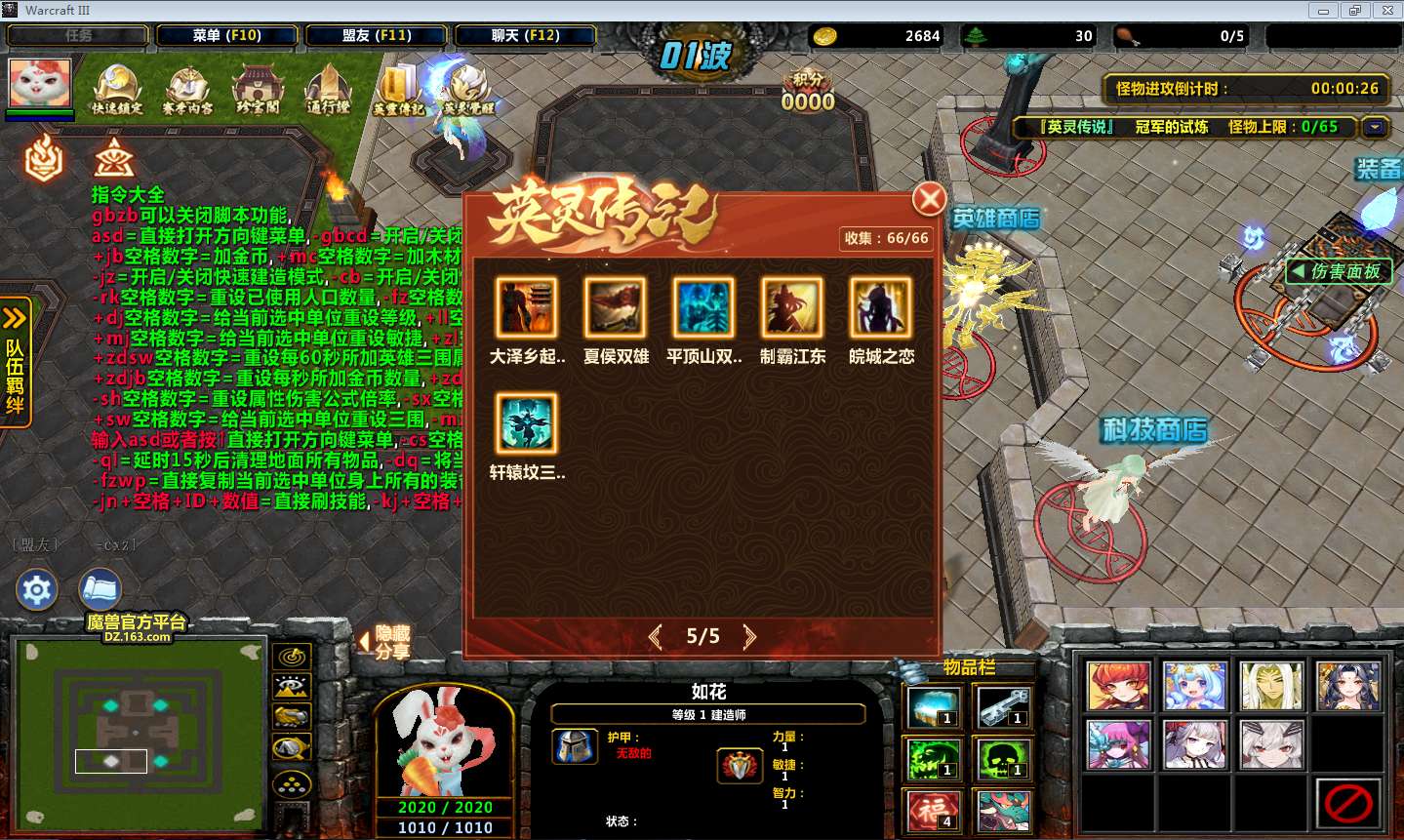
Task: Close the 英灵传记 panel
Action: pyautogui.click(x=929, y=199)
